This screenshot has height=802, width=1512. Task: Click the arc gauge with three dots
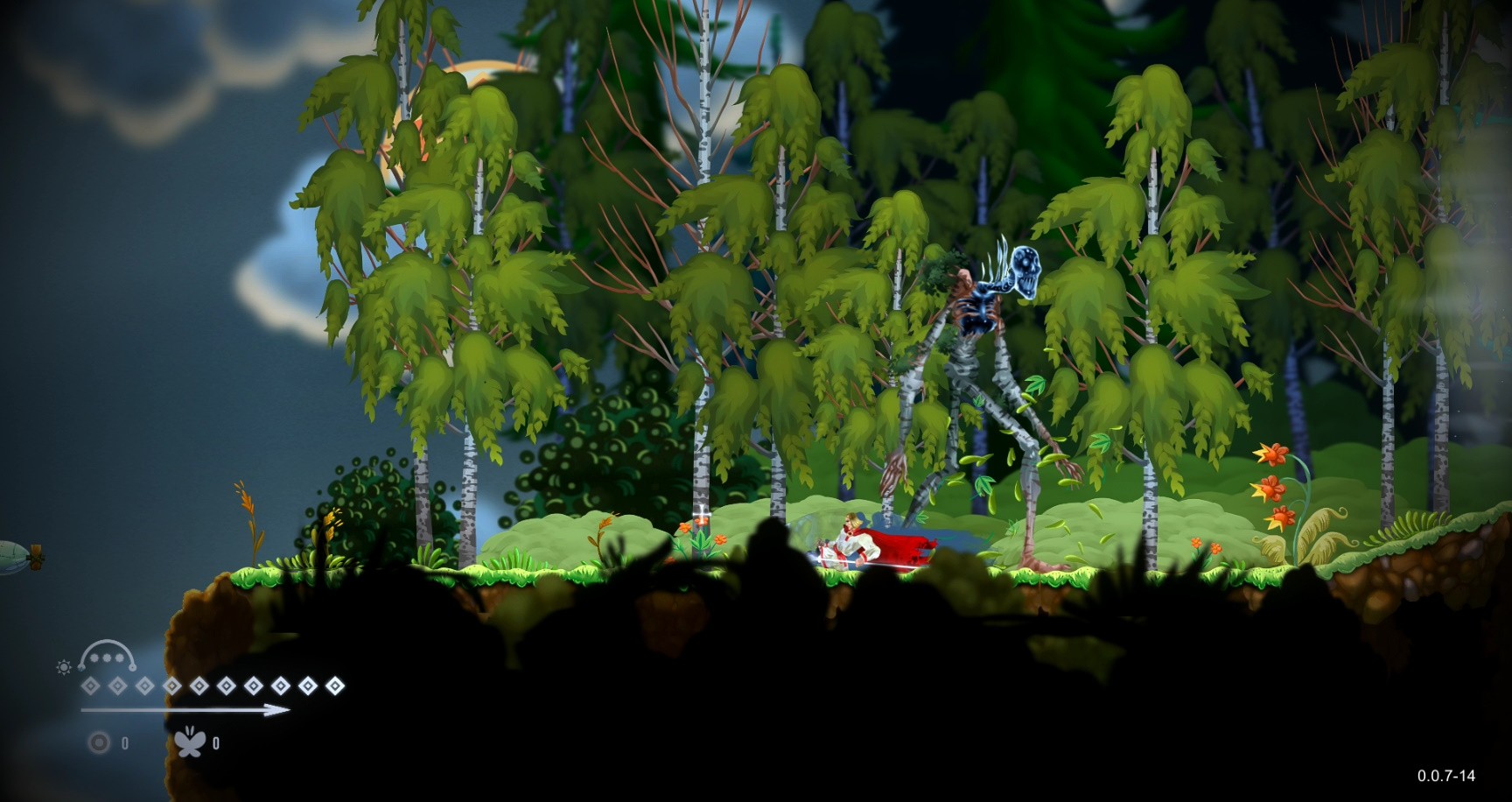coord(108,656)
